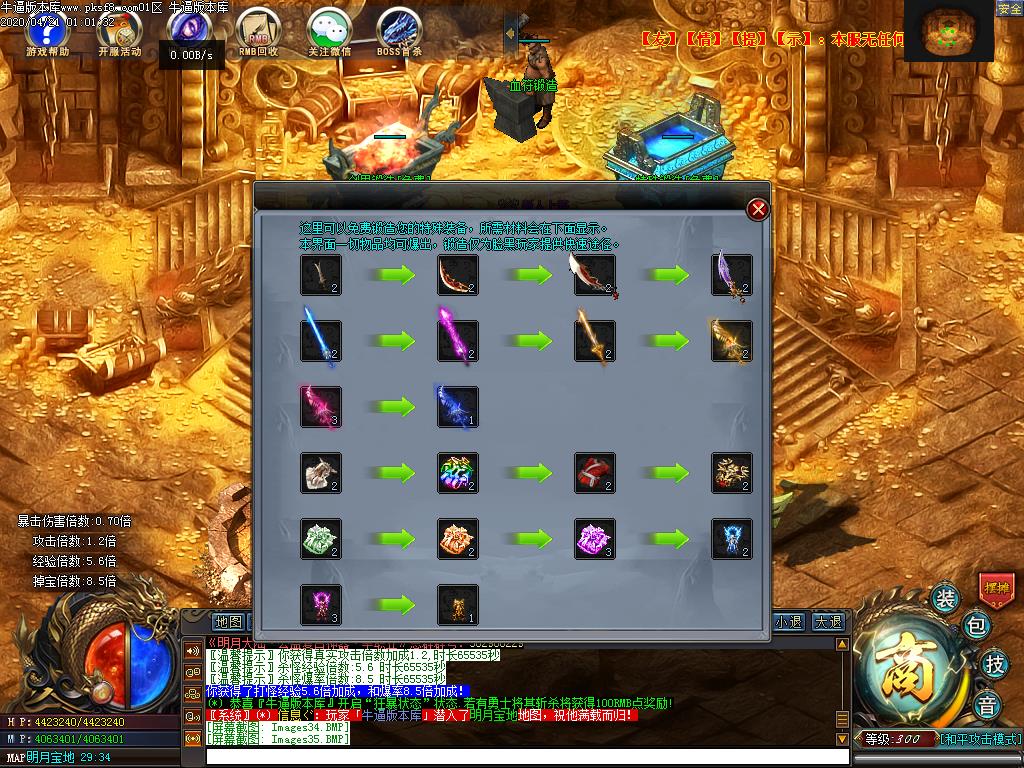This screenshot has height=768, width=1024.
Task: Open the 装 equipment panel
Action: (945, 599)
